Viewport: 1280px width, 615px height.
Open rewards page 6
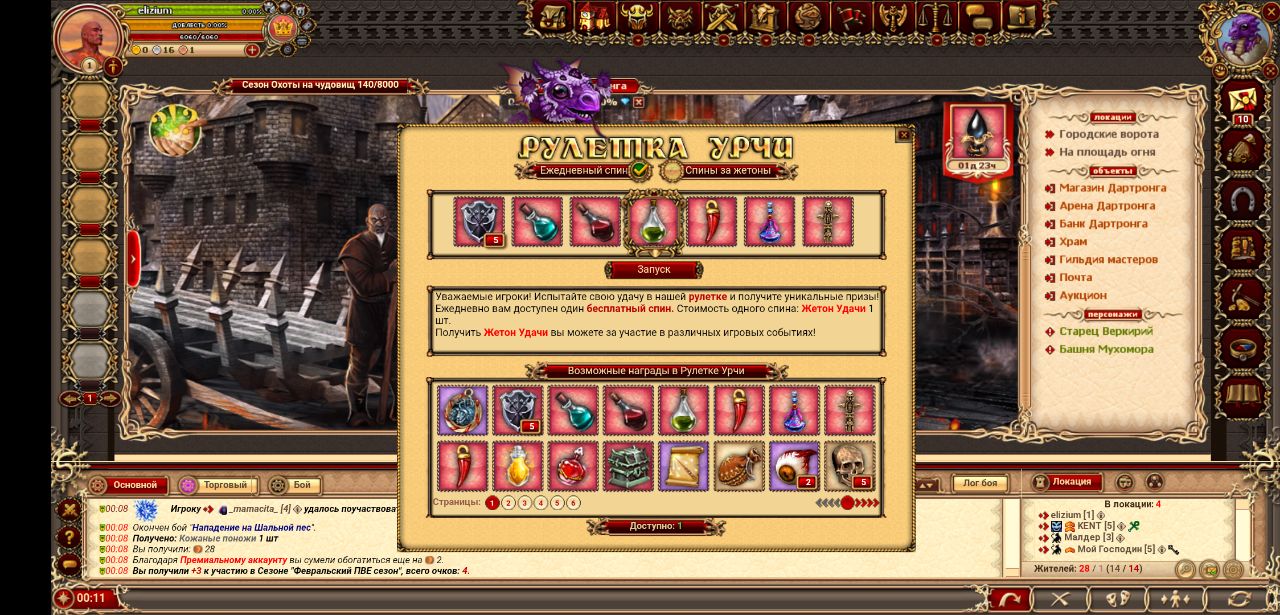pyautogui.click(x=573, y=503)
